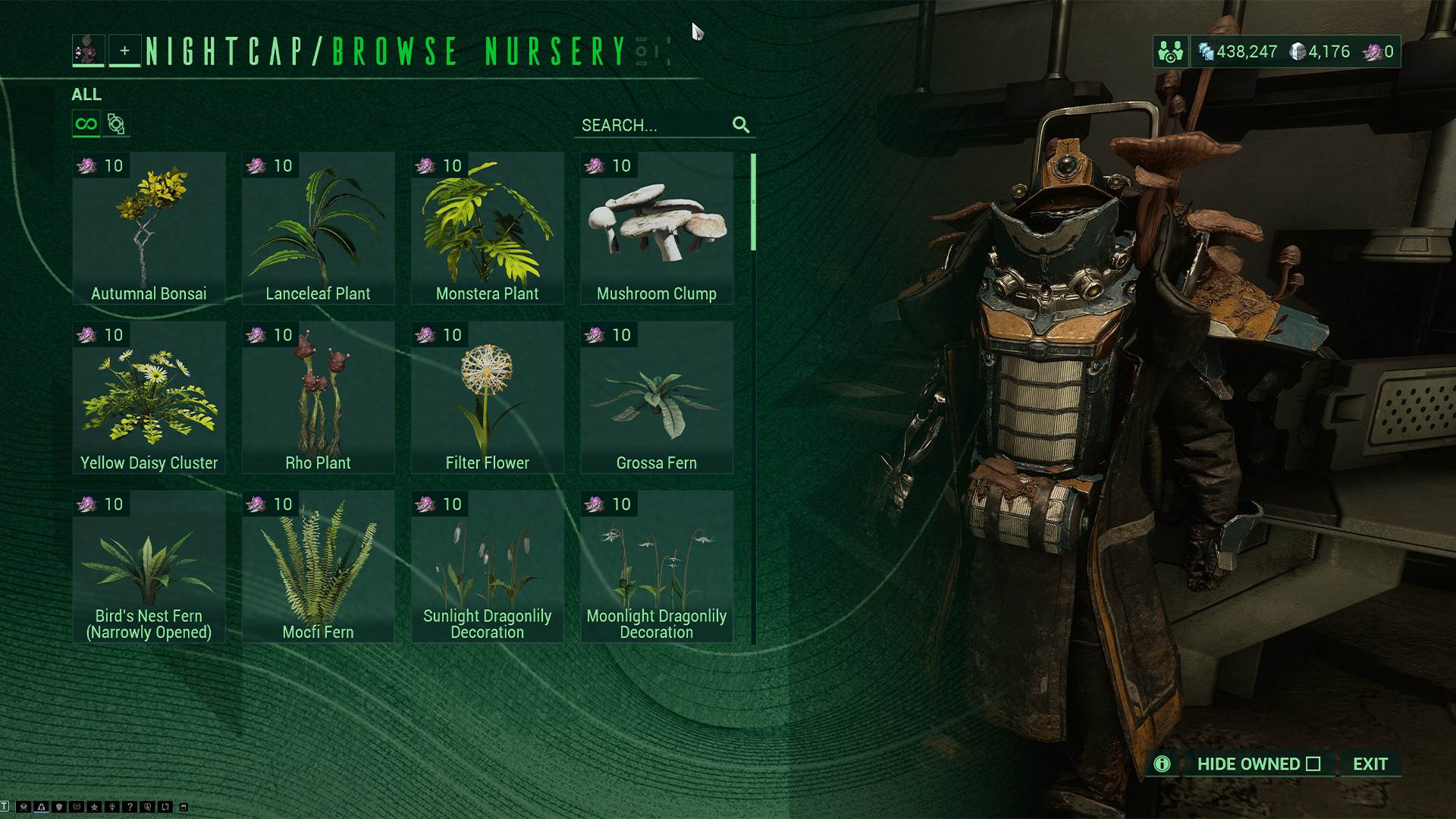Viewport: 1456px width, 819px height.
Task: Switch to the second category filter icon
Action: click(x=116, y=124)
